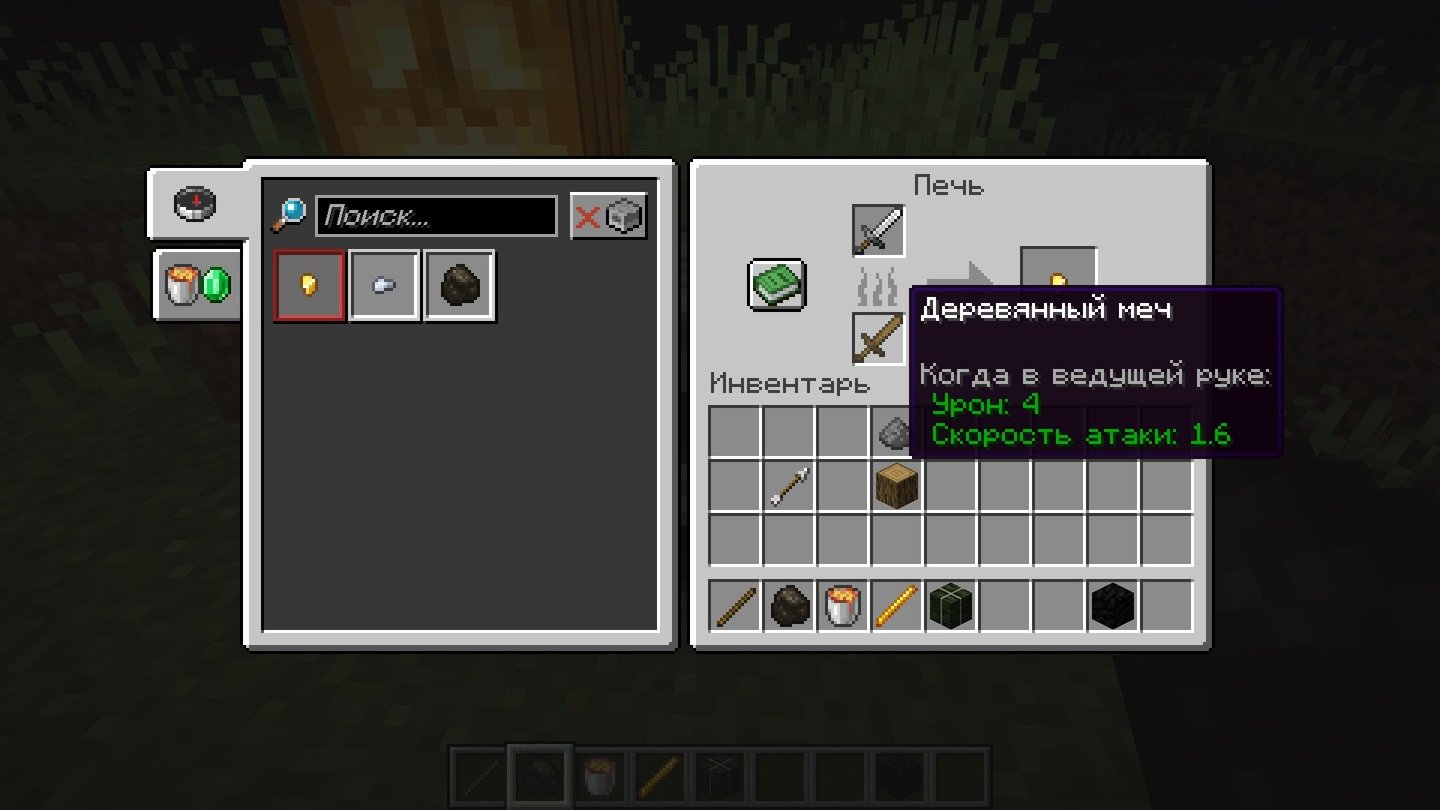Choose the iron nugget recipe
Screen dimensions: 1440x810
384,286
